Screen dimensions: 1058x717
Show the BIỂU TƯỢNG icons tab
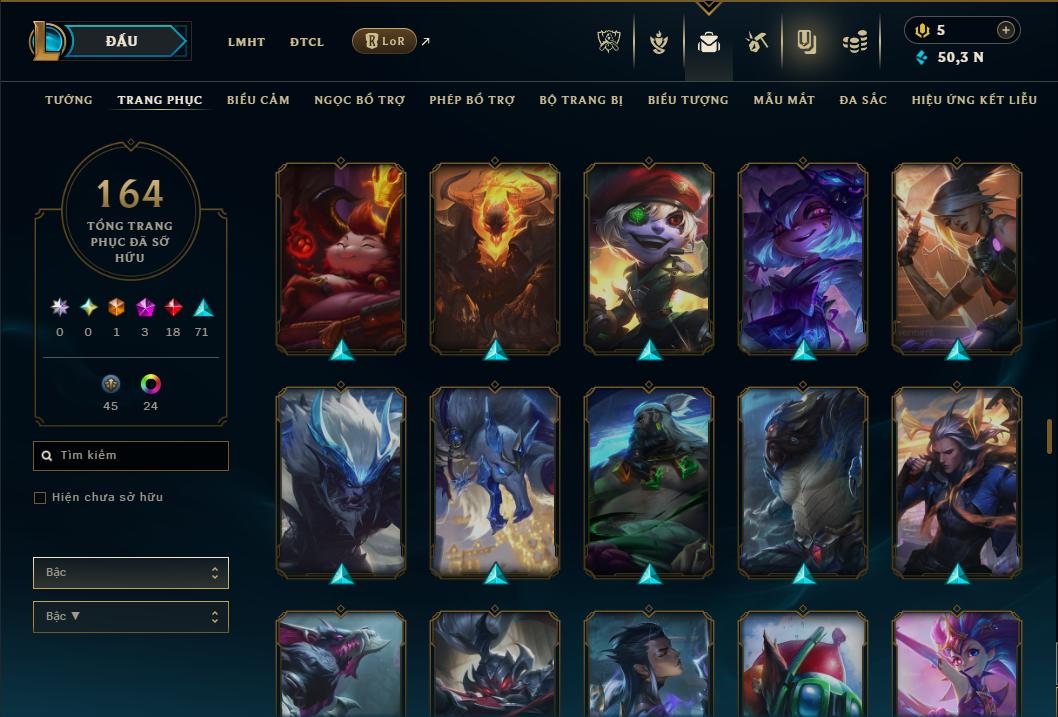pos(688,100)
